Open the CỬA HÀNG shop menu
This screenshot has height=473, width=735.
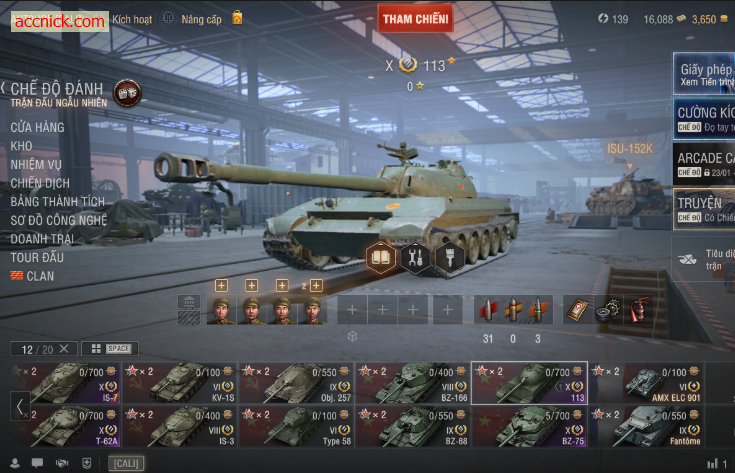click(x=37, y=127)
